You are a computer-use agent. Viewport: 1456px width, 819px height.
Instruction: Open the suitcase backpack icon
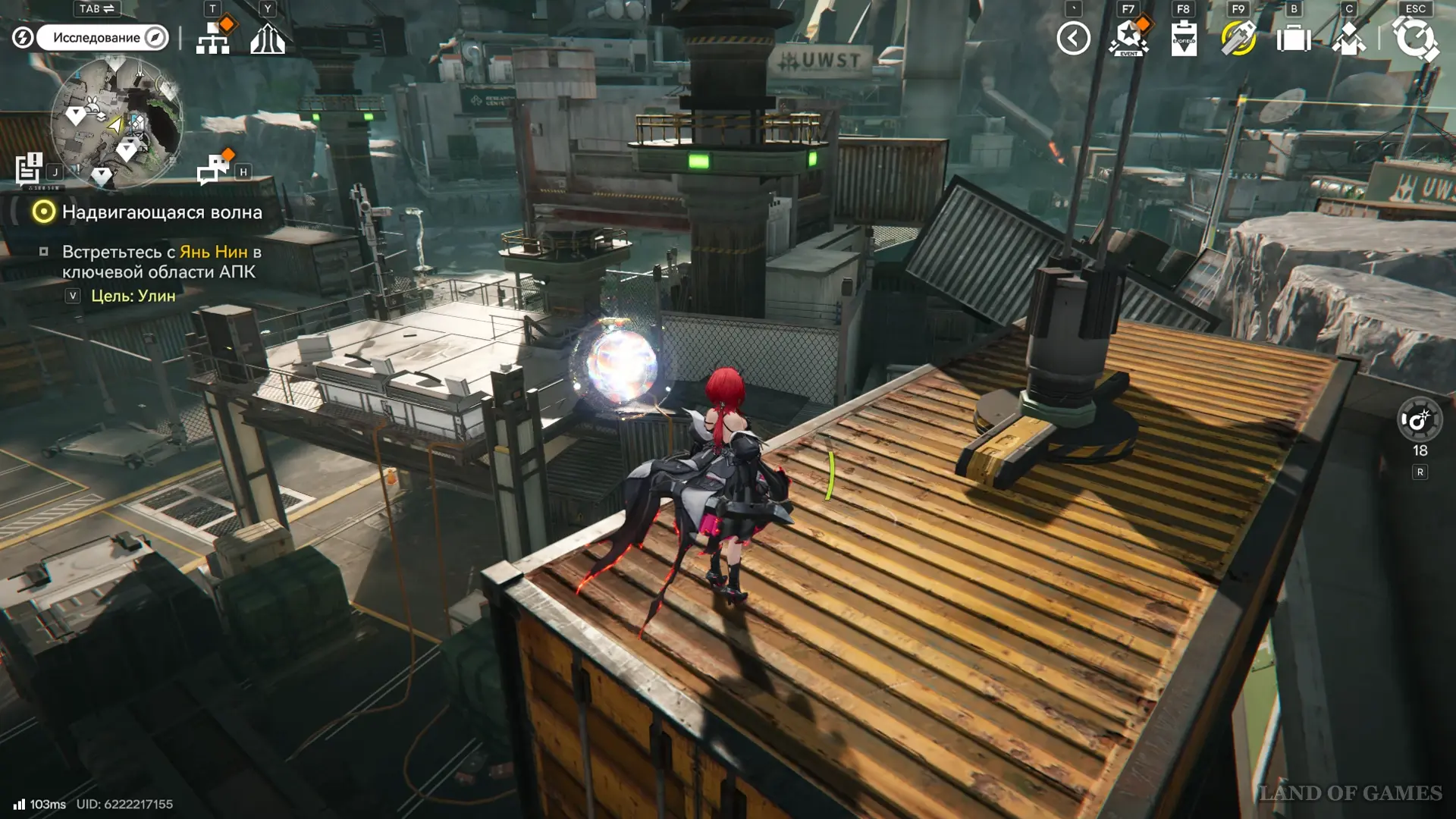point(1294,38)
